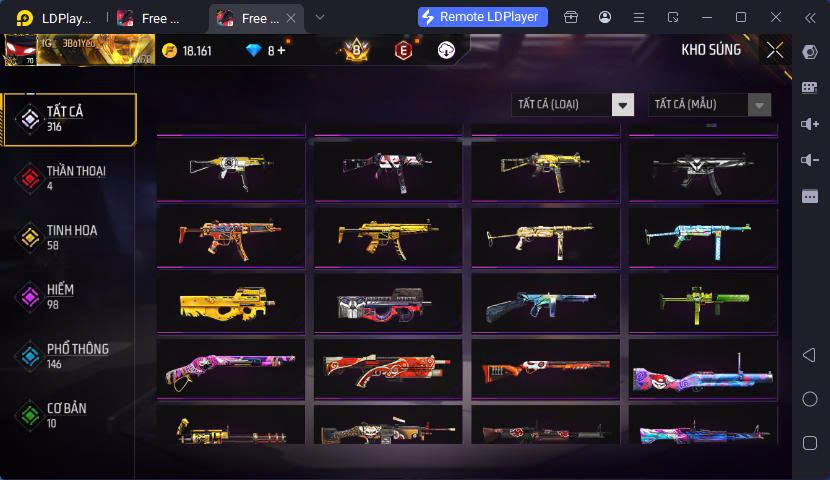Close the Kho Súng screen
830x480 pixels.
click(775, 50)
